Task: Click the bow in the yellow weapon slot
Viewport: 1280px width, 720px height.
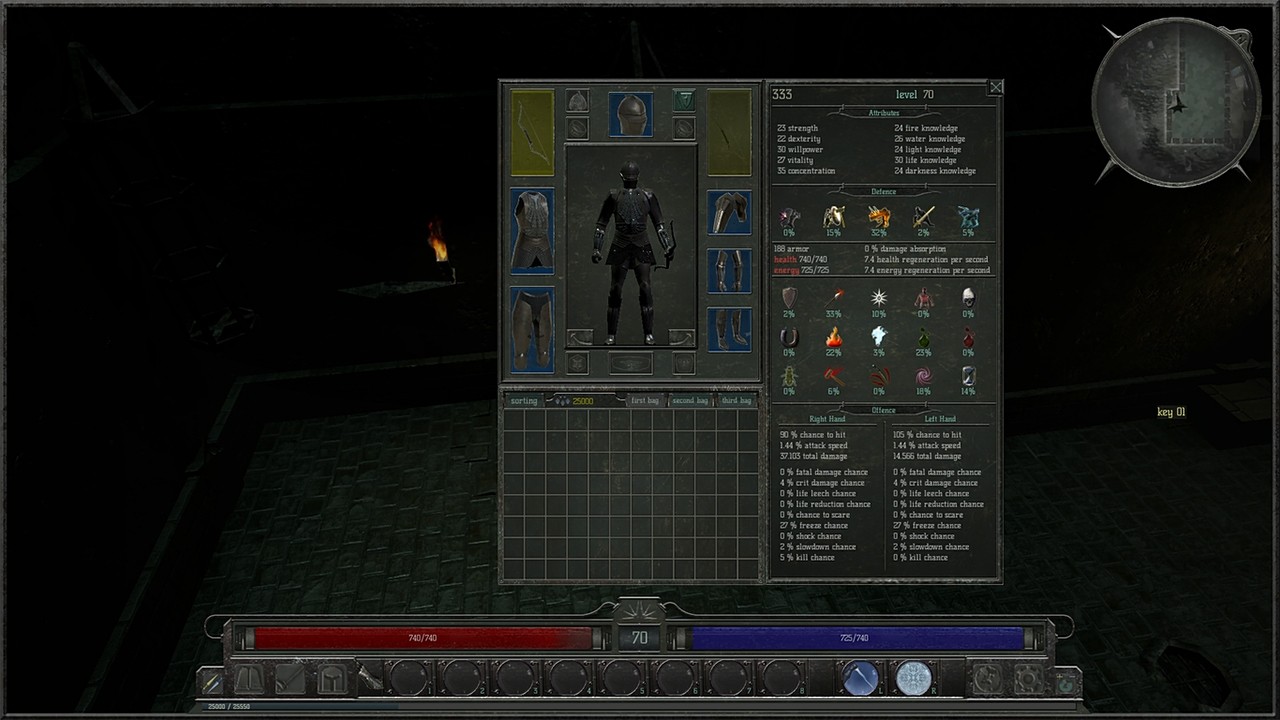Action: coord(532,132)
